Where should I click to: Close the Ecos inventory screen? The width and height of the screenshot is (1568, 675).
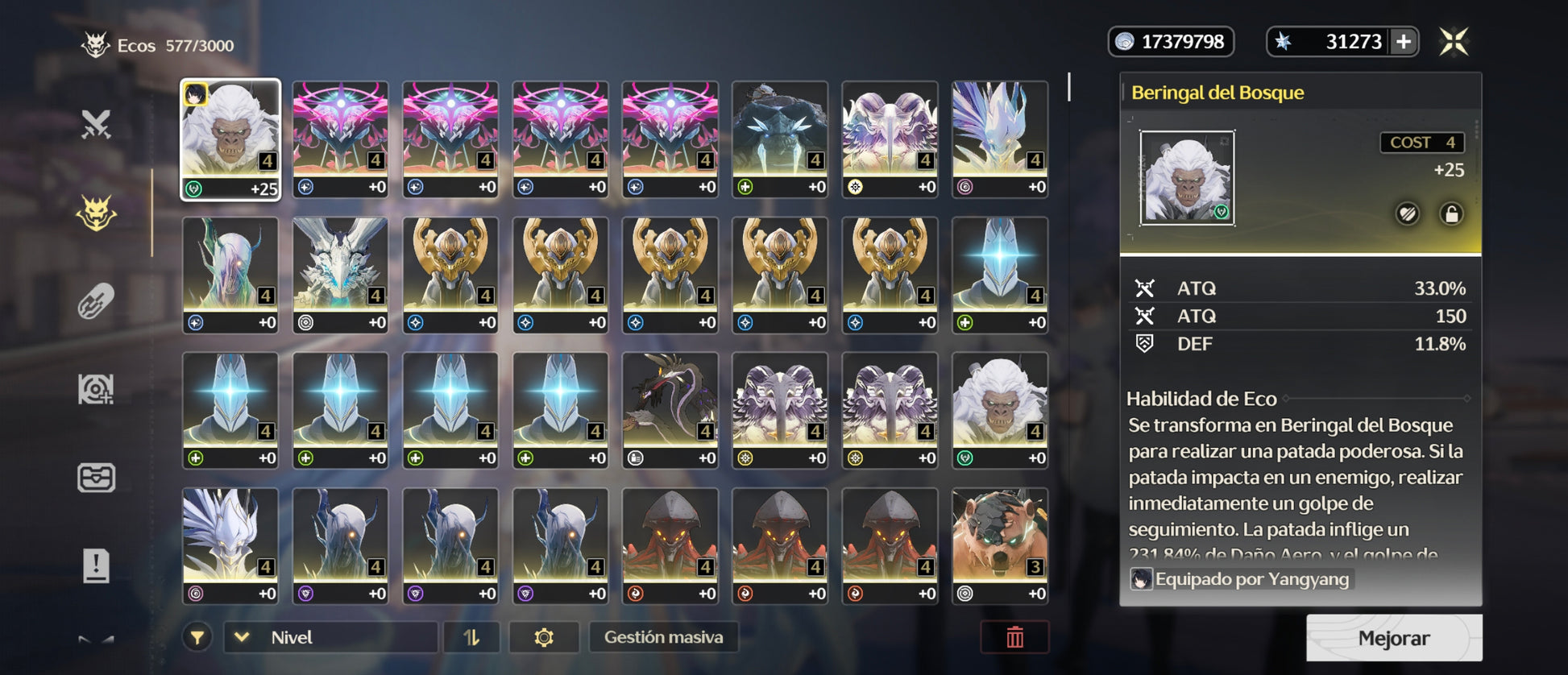tap(1454, 41)
